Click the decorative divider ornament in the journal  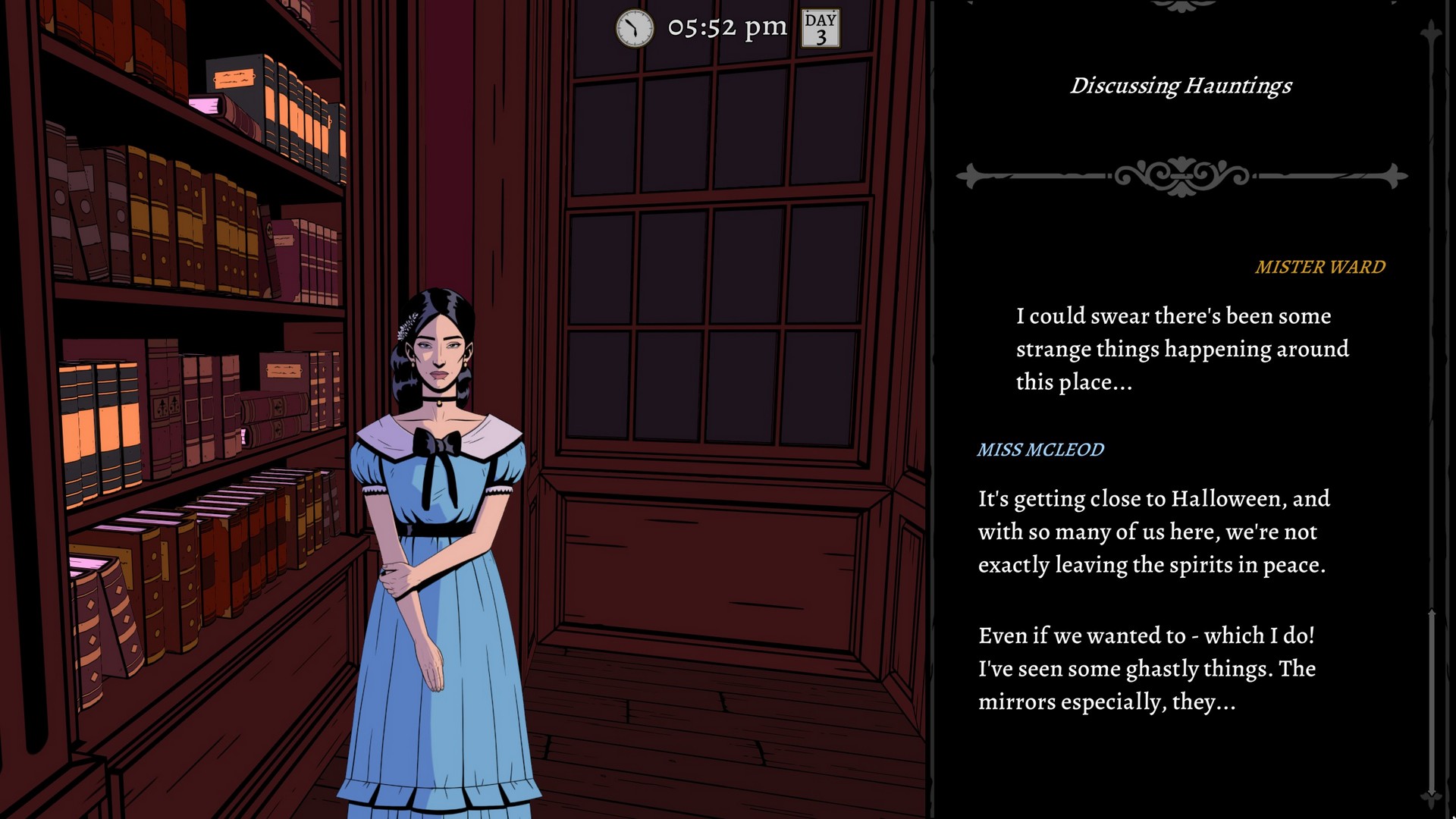(1181, 174)
